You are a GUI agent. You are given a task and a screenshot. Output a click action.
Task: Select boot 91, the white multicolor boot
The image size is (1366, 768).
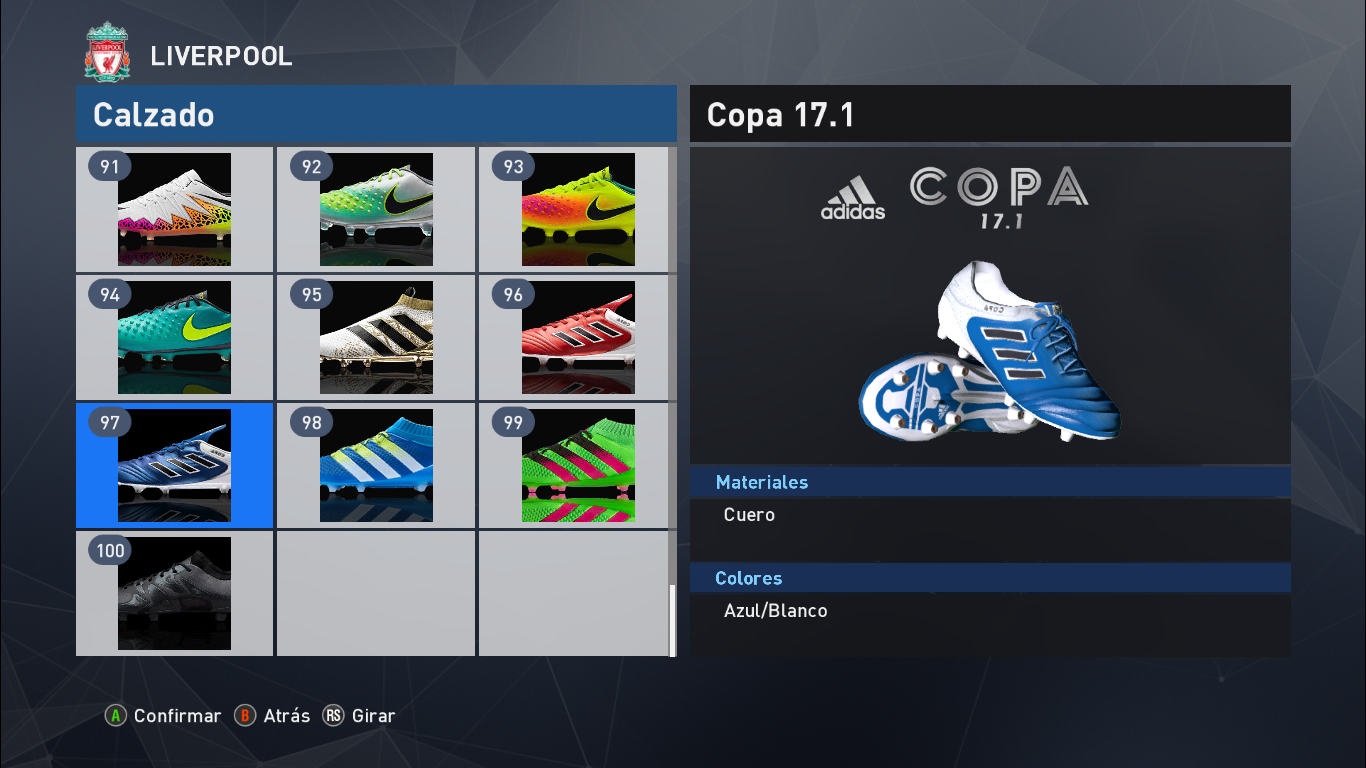pos(174,209)
